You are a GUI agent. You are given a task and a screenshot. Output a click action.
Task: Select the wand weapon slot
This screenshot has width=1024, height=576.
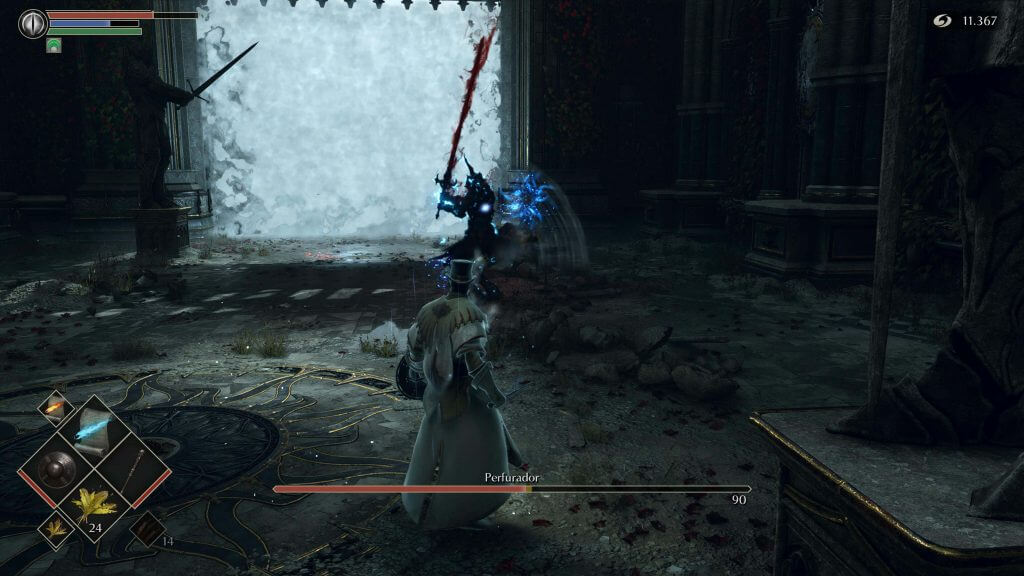click(134, 467)
